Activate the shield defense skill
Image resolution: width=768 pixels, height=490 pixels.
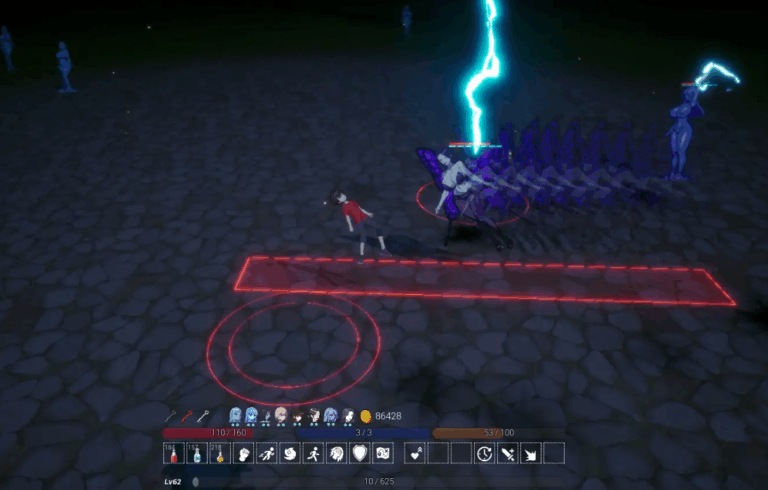(x=359, y=454)
